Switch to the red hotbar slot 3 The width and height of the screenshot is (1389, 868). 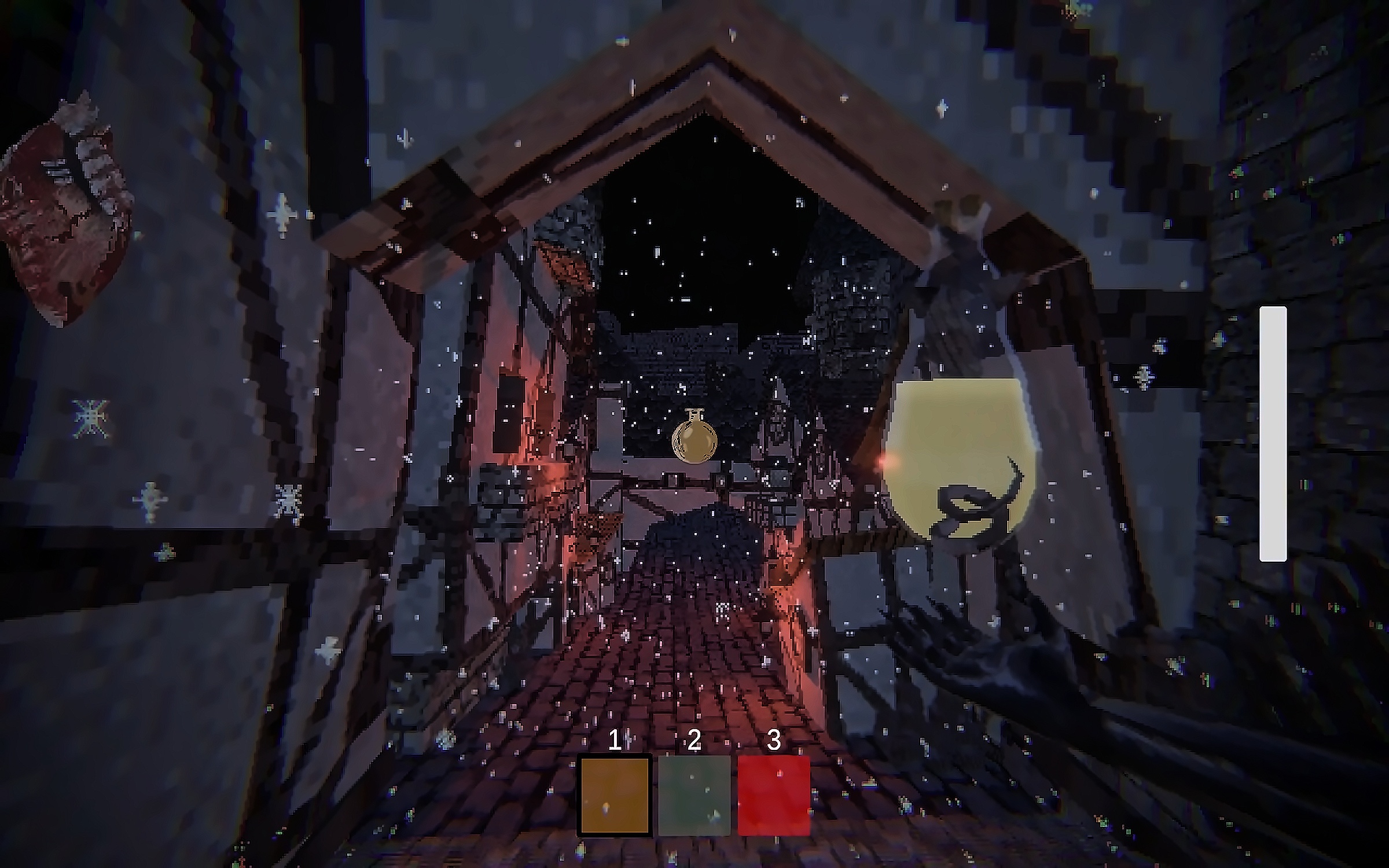774,795
